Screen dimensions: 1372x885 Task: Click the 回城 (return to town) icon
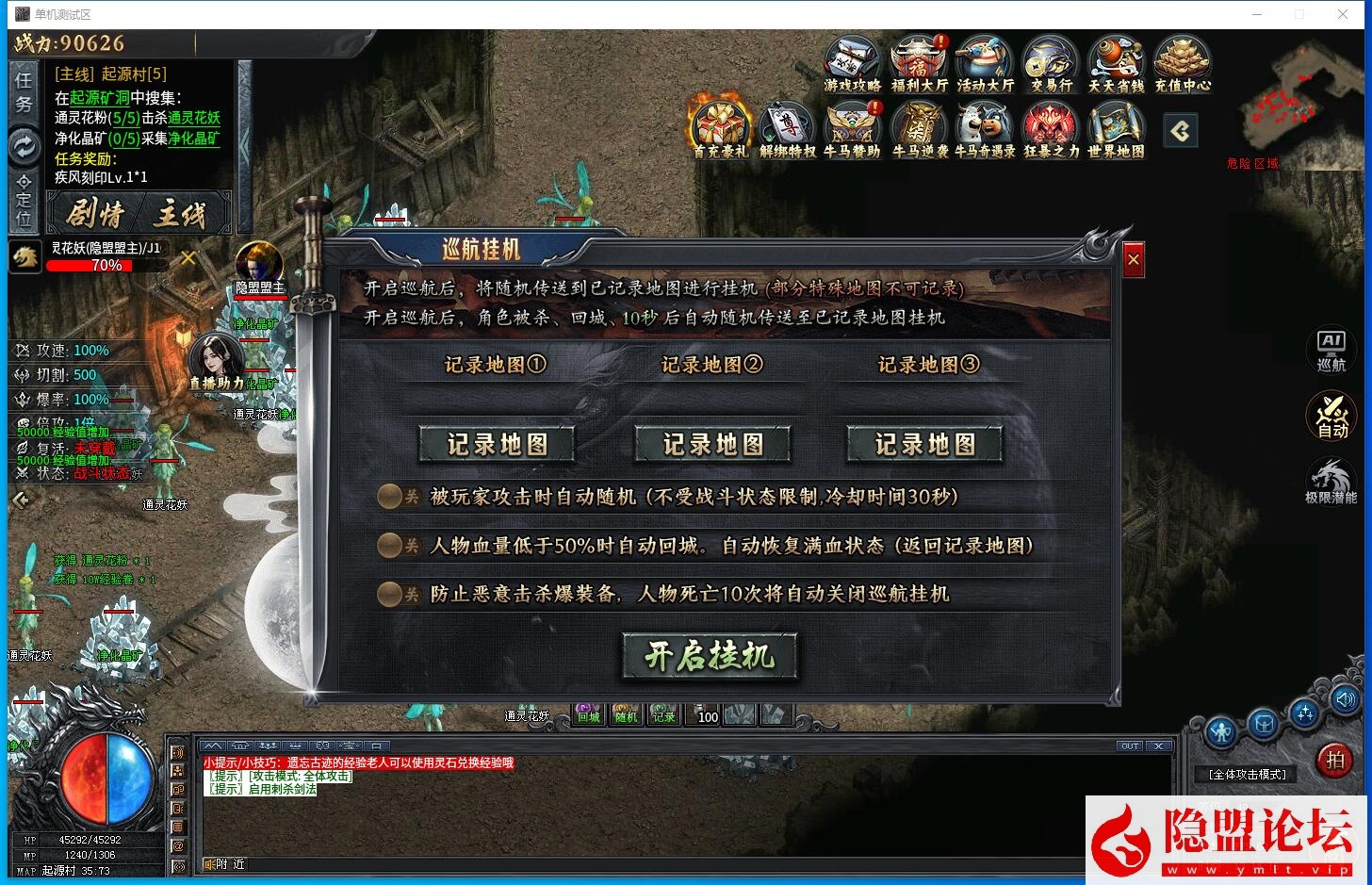(x=587, y=714)
